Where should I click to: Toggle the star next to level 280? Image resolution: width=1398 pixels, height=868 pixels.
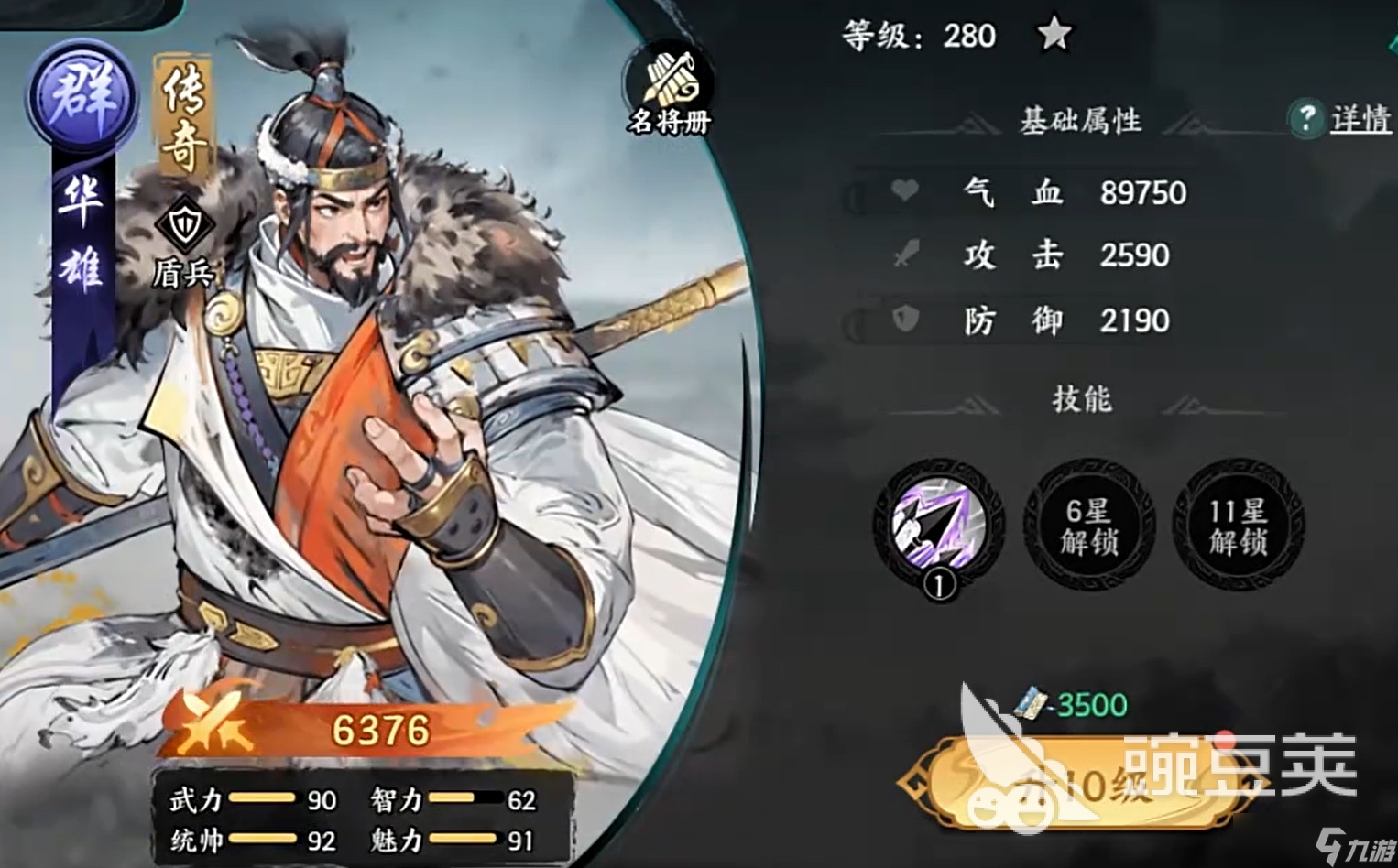[1054, 35]
